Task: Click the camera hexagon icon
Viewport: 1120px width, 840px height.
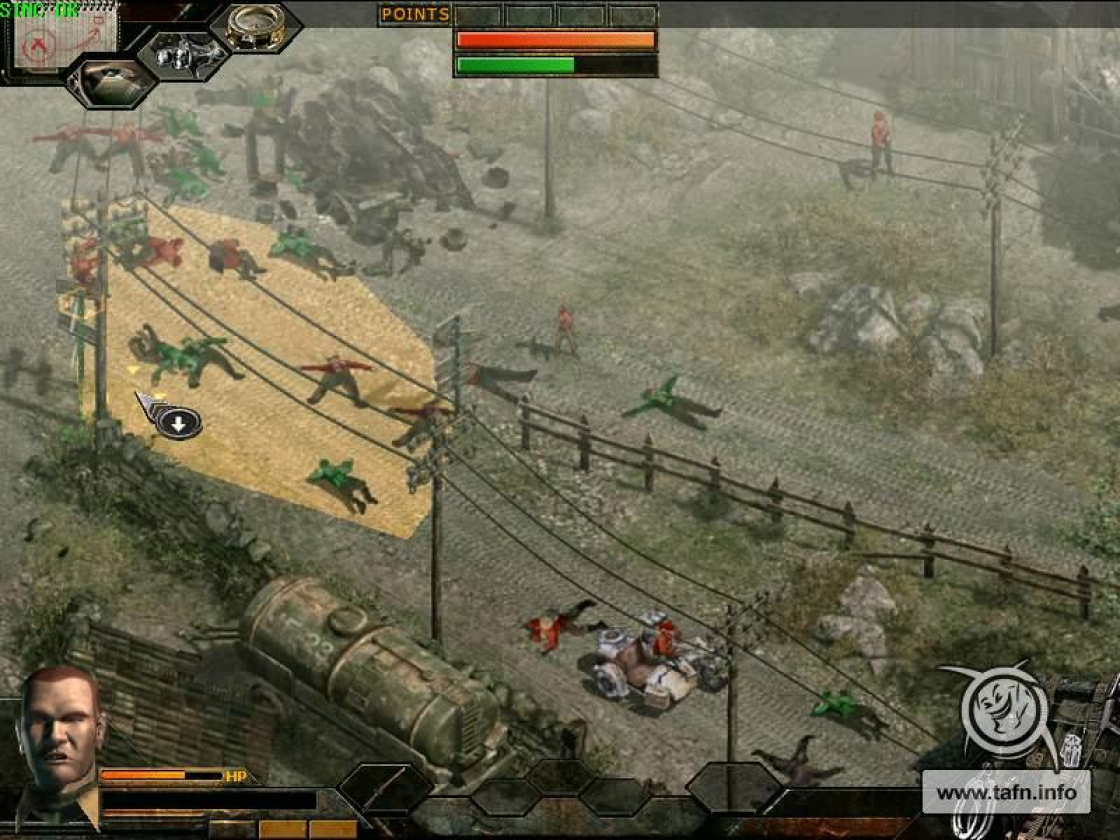Action: [x=182, y=53]
